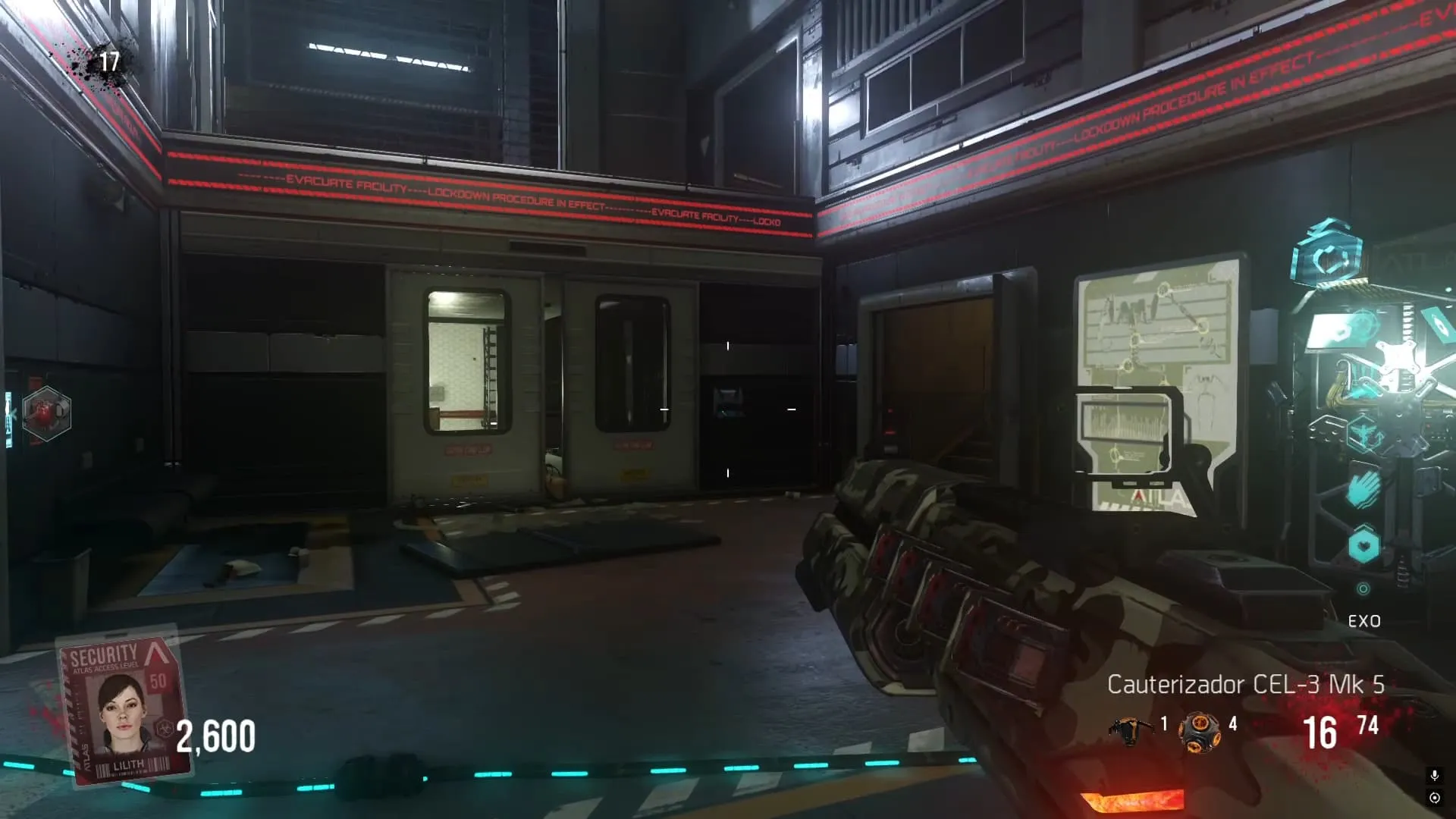The height and width of the screenshot is (819, 1456).
Task: Select the spiked contact grenade icon
Action: click(x=1198, y=732)
